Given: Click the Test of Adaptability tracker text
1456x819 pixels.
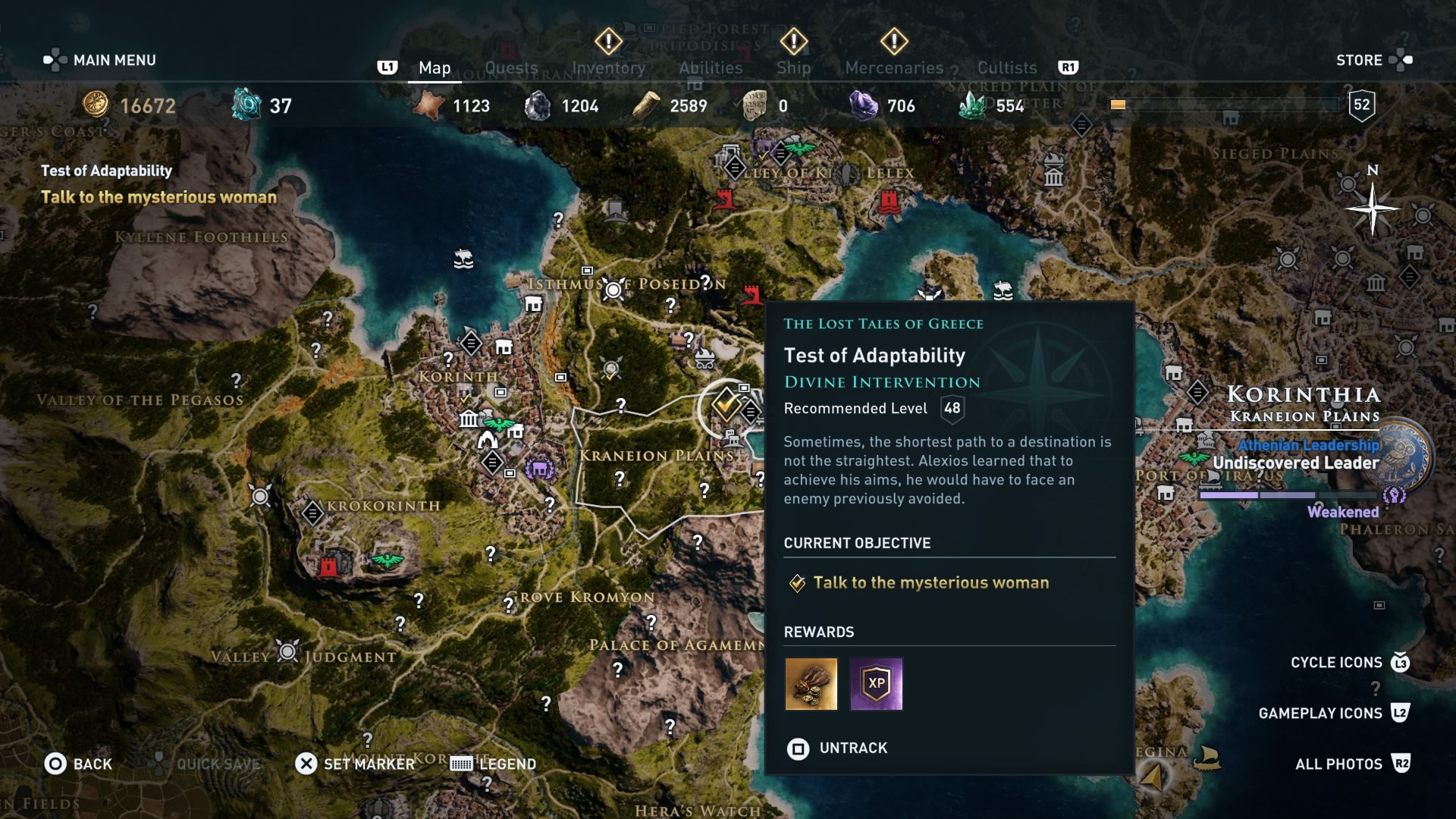Looking at the screenshot, I should [x=106, y=171].
